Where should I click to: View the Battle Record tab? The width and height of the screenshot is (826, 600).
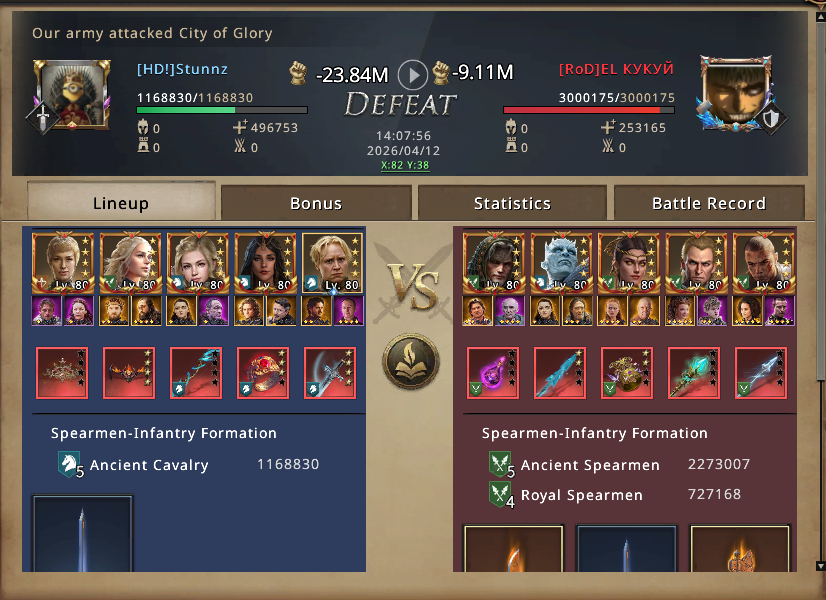[x=708, y=203]
